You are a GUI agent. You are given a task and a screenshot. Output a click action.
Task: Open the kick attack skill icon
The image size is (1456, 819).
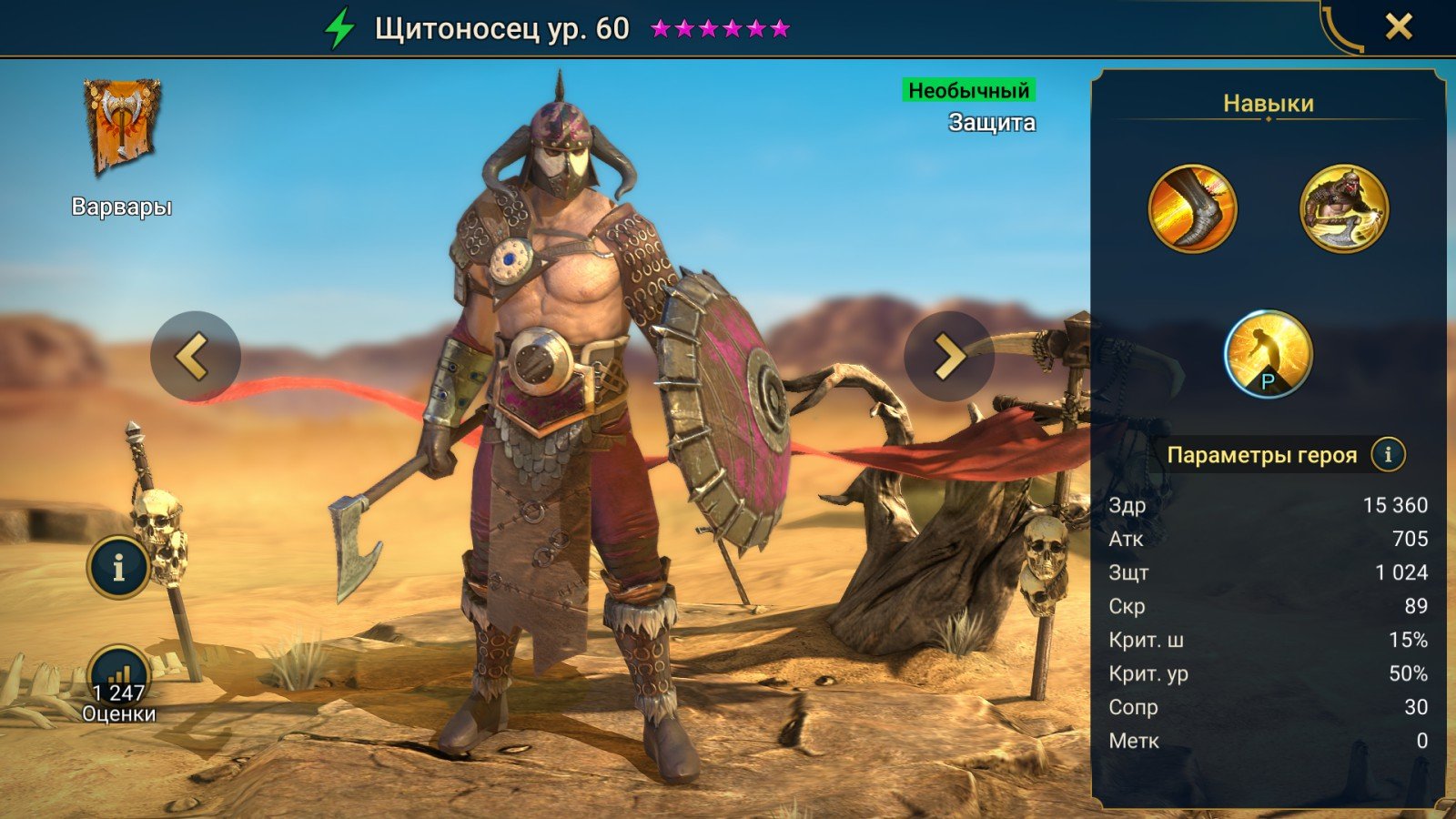coord(1192,208)
